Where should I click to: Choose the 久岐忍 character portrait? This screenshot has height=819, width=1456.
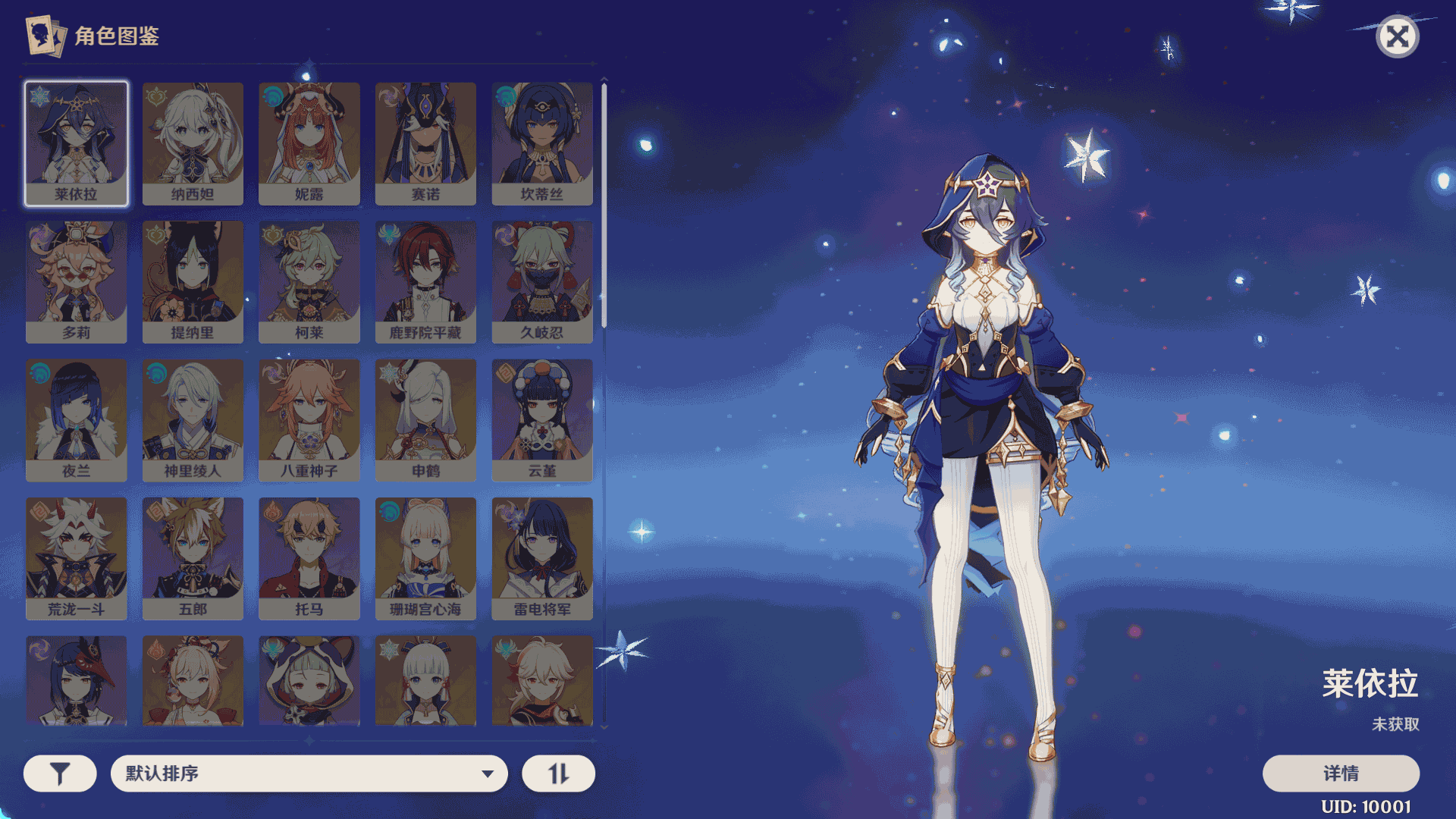pos(541,281)
